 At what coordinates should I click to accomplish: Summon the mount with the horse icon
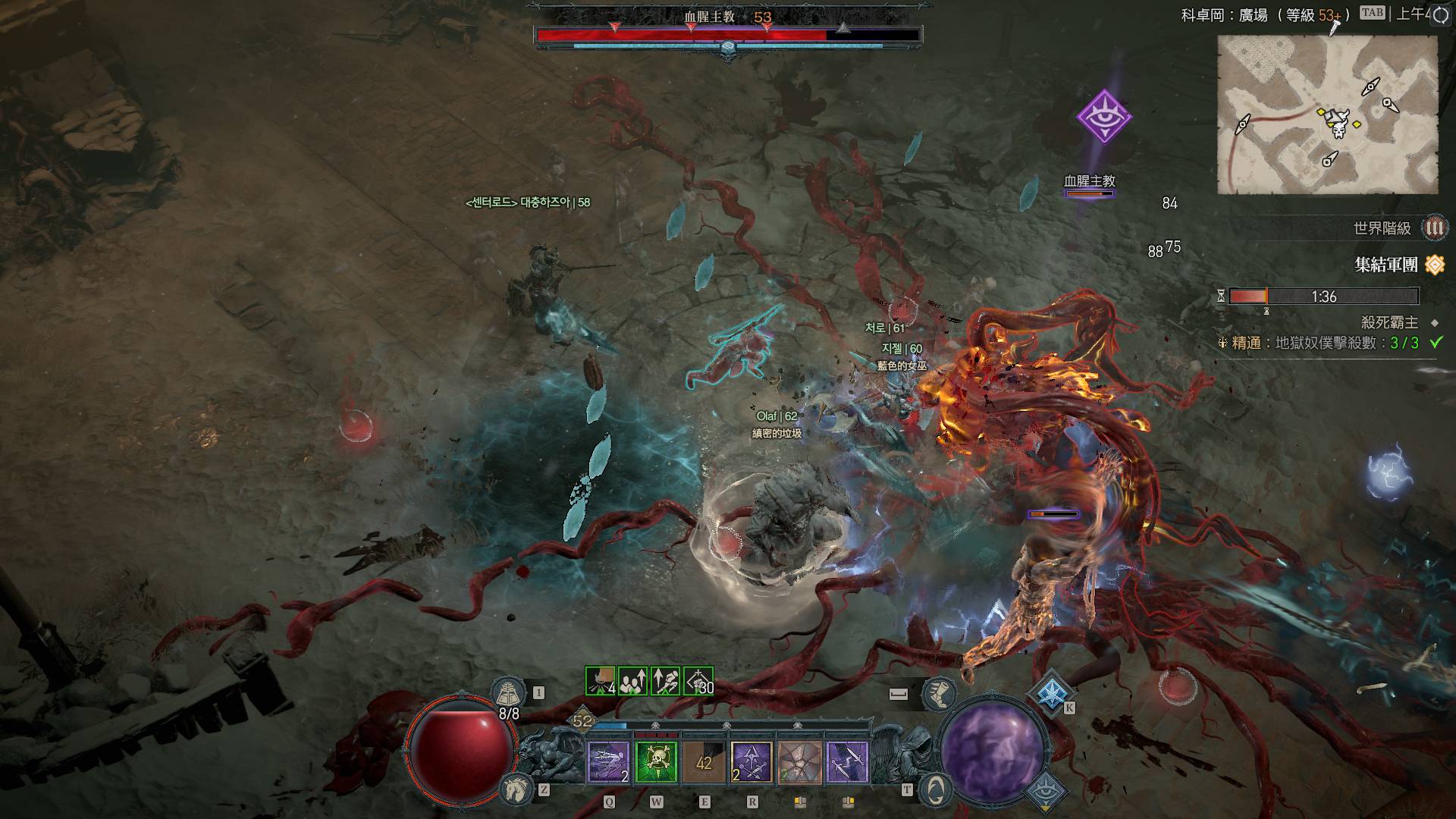tap(514, 790)
